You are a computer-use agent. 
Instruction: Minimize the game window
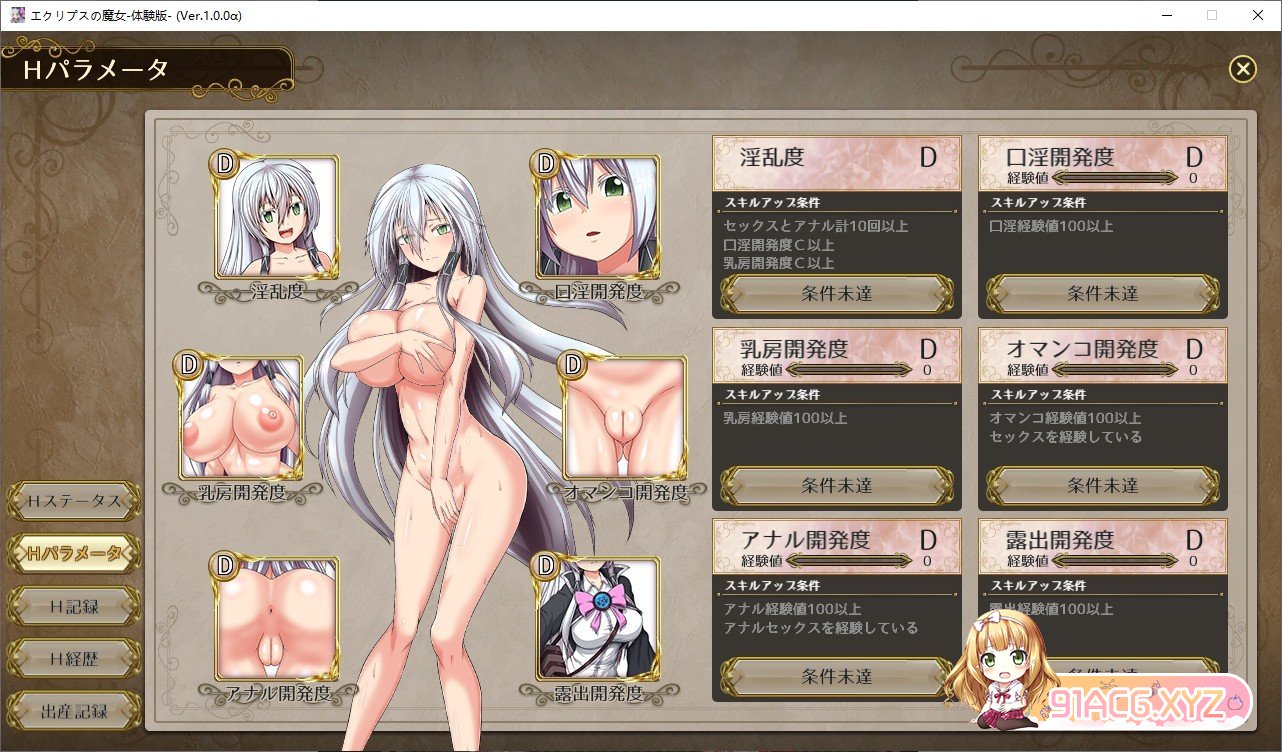click(x=1166, y=15)
